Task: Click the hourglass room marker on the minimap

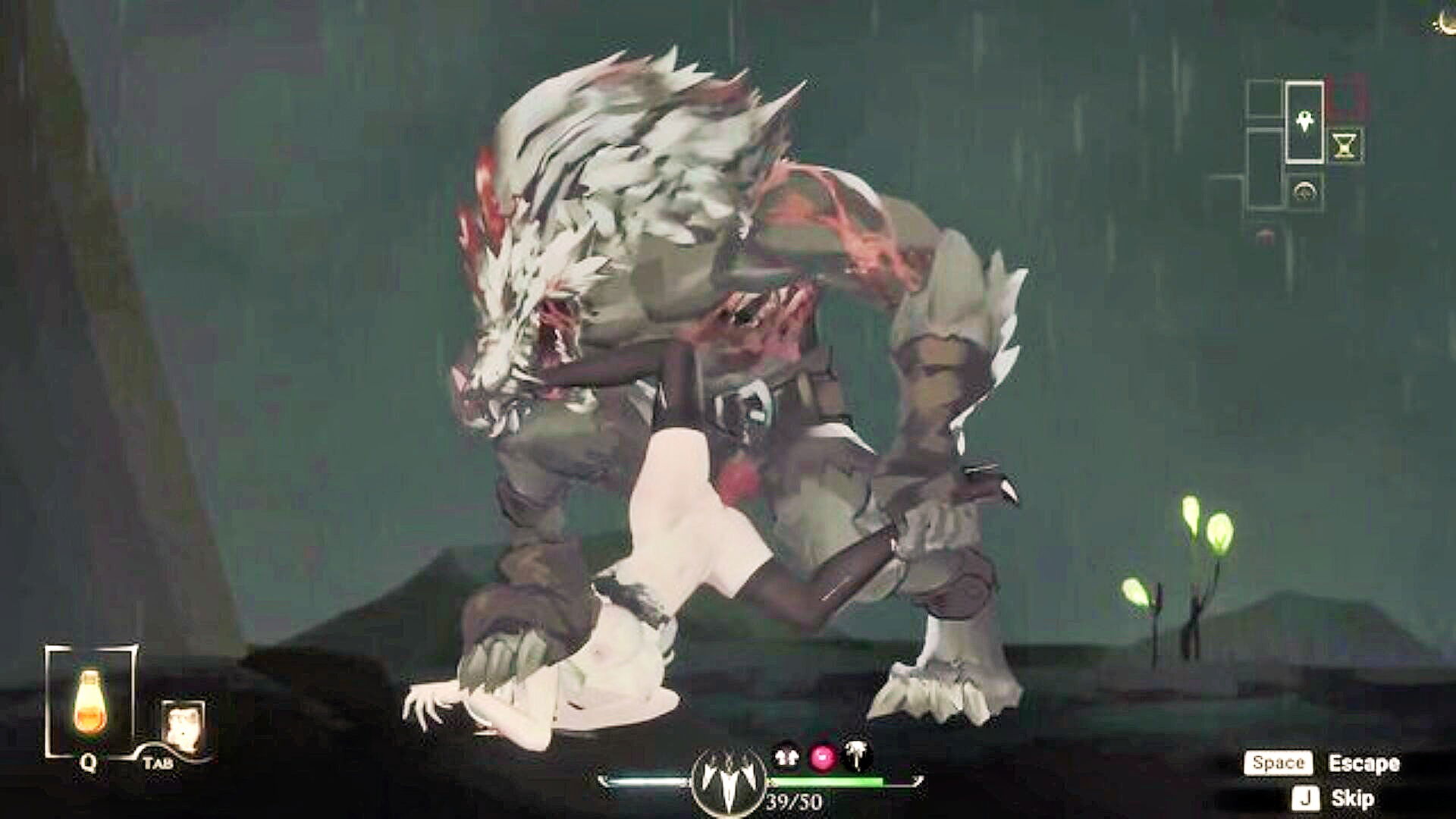Action: pyautogui.click(x=1345, y=145)
